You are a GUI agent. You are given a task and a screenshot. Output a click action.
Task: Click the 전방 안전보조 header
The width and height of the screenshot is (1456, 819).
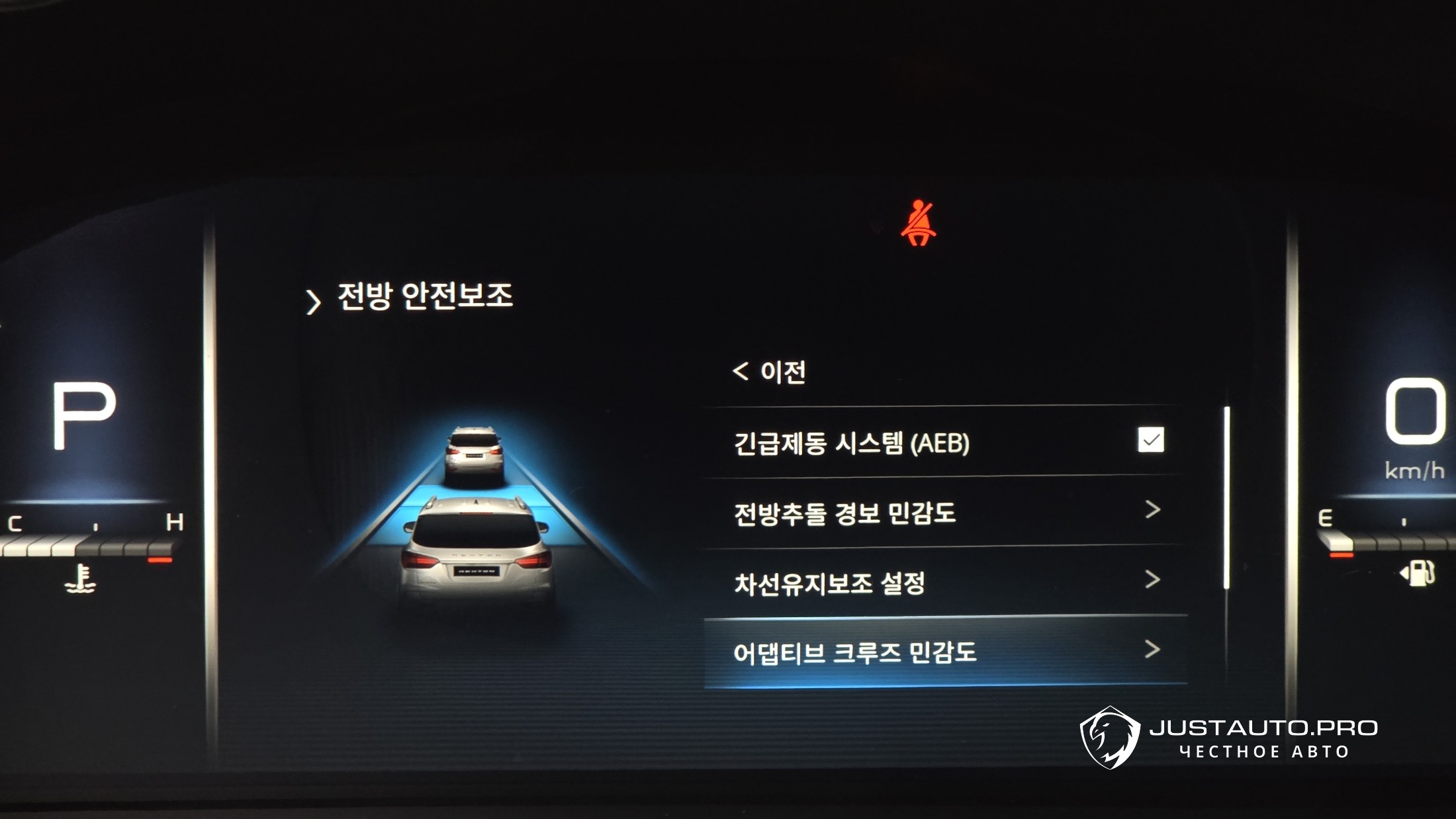pyautogui.click(x=424, y=296)
